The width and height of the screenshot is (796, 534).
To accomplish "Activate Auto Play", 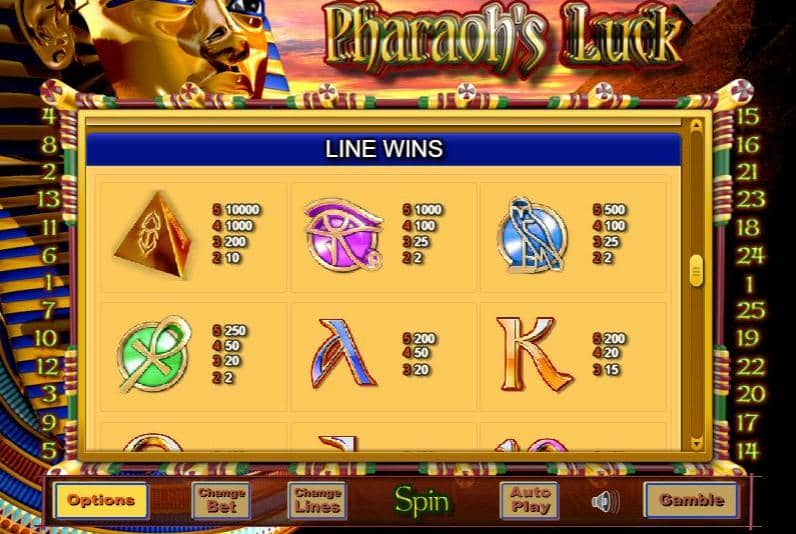I will click(530, 500).
